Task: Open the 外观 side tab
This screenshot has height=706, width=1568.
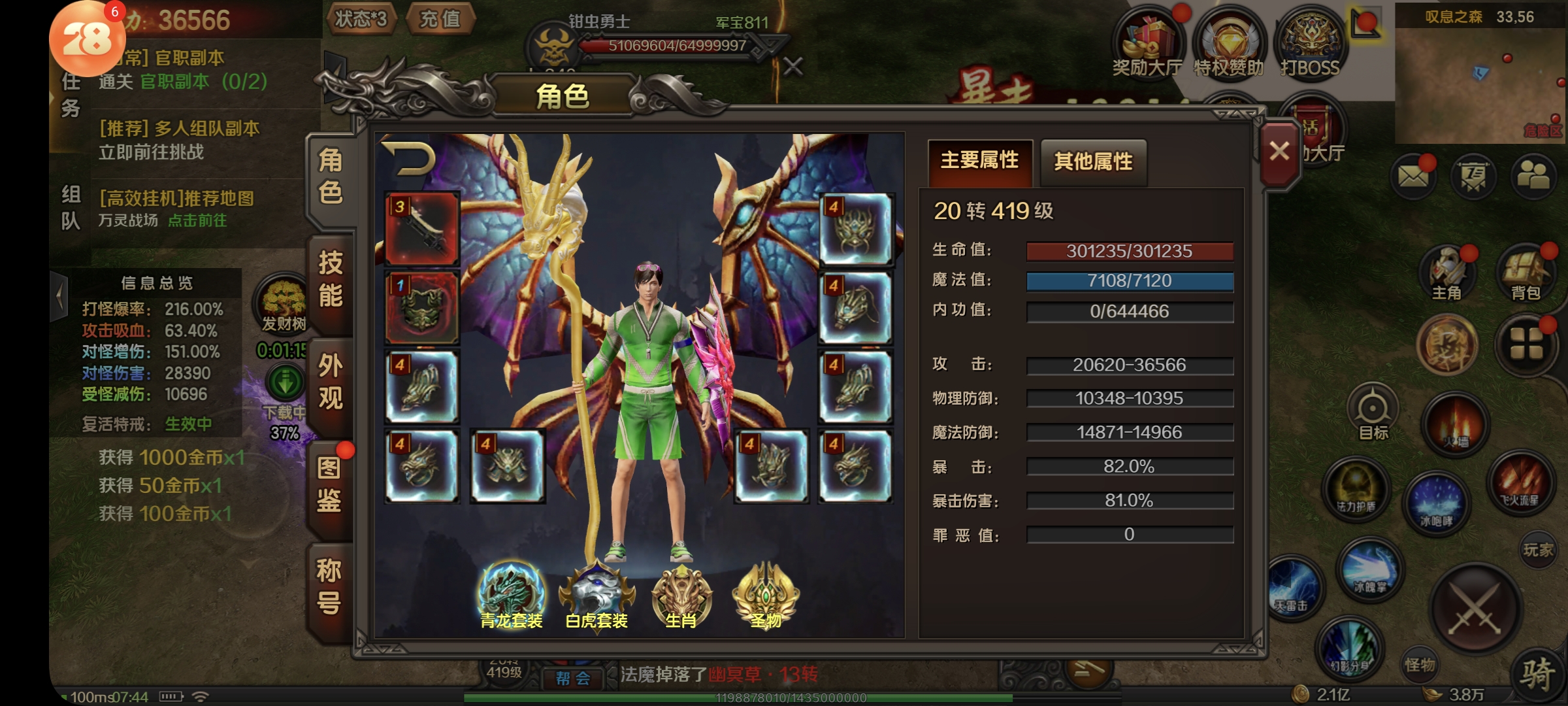Action: pyautogui.click(x=331, y=382)
